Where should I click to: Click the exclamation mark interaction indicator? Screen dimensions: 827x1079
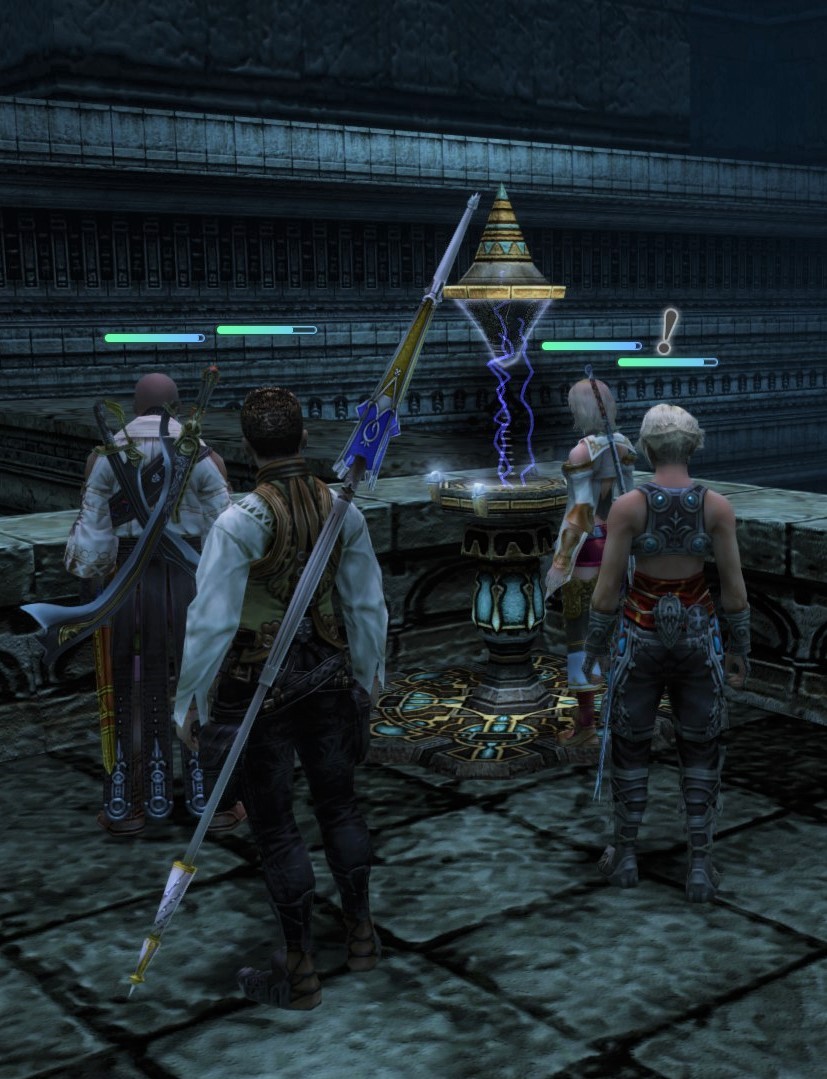click(x=666, y=331)
